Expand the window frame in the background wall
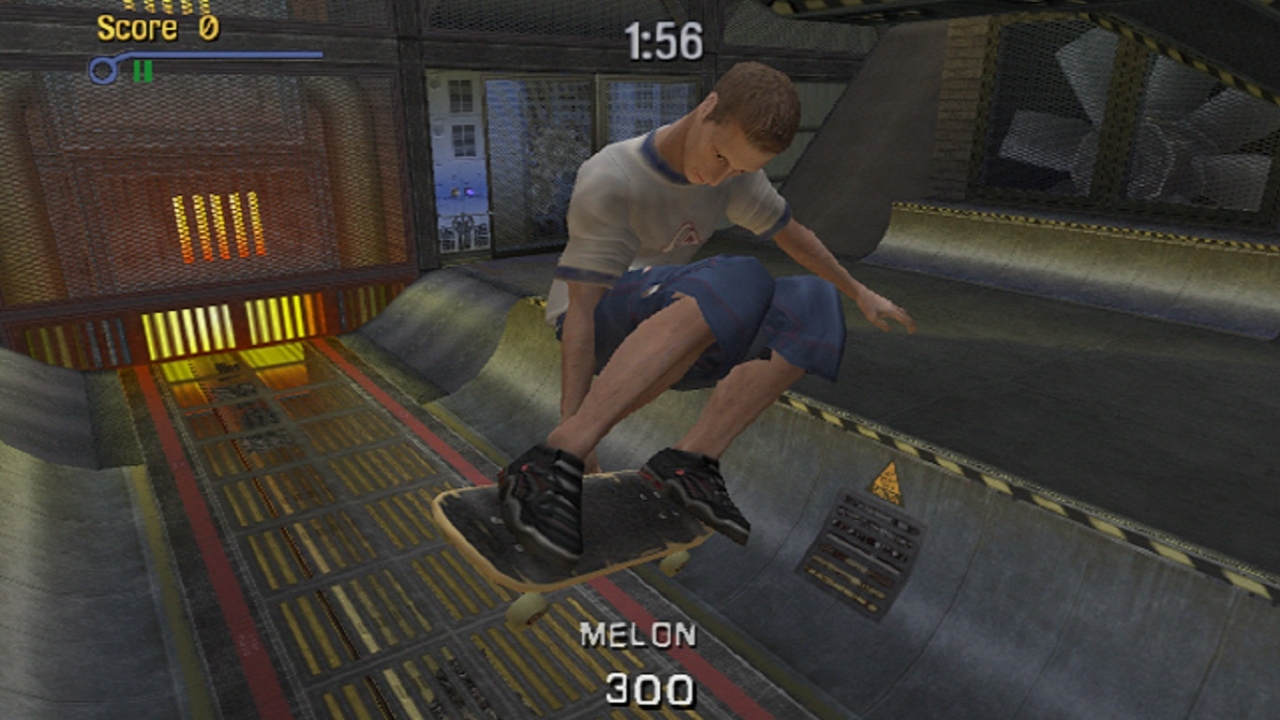This screenshot has width=1280, height=720. pos(465,140)
